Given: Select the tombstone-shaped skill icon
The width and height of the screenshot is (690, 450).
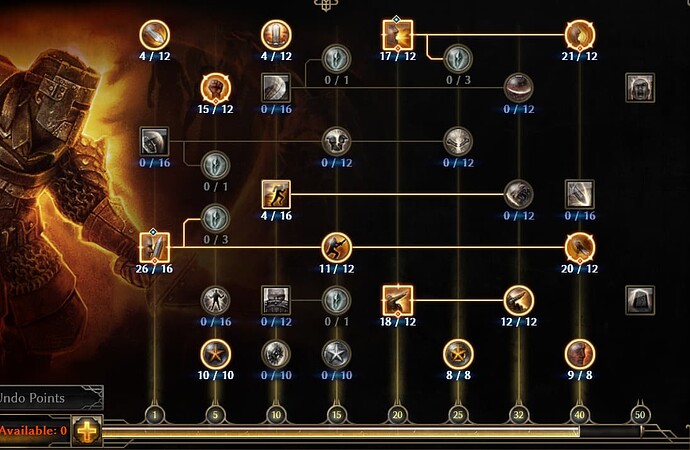Looking at the screenshot, I should coord(639,299).
